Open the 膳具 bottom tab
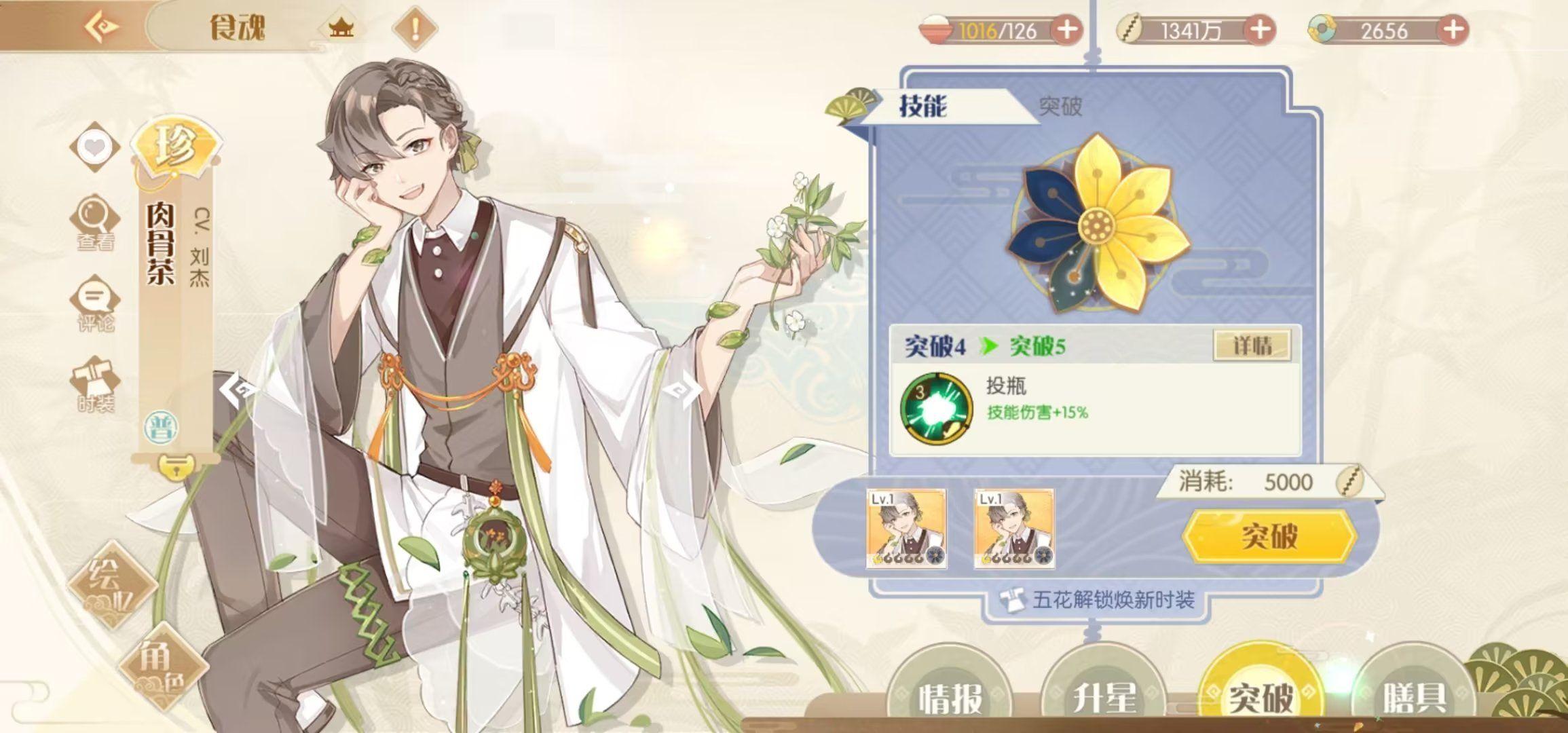Screen dimensions: 1568x733 1414,696
